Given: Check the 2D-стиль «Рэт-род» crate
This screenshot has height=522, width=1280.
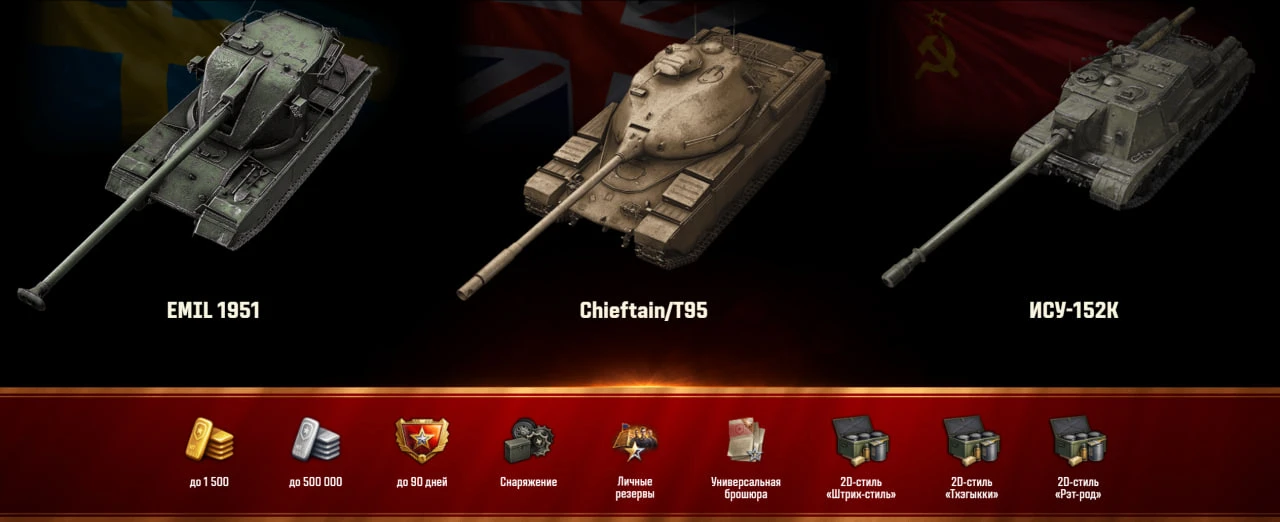Looking at the screenshot, I should click(x=1077, y=440).
